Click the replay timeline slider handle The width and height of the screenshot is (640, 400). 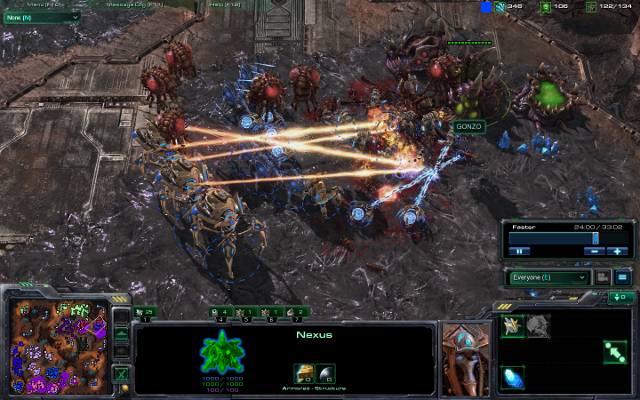click(x=596, y=239)
